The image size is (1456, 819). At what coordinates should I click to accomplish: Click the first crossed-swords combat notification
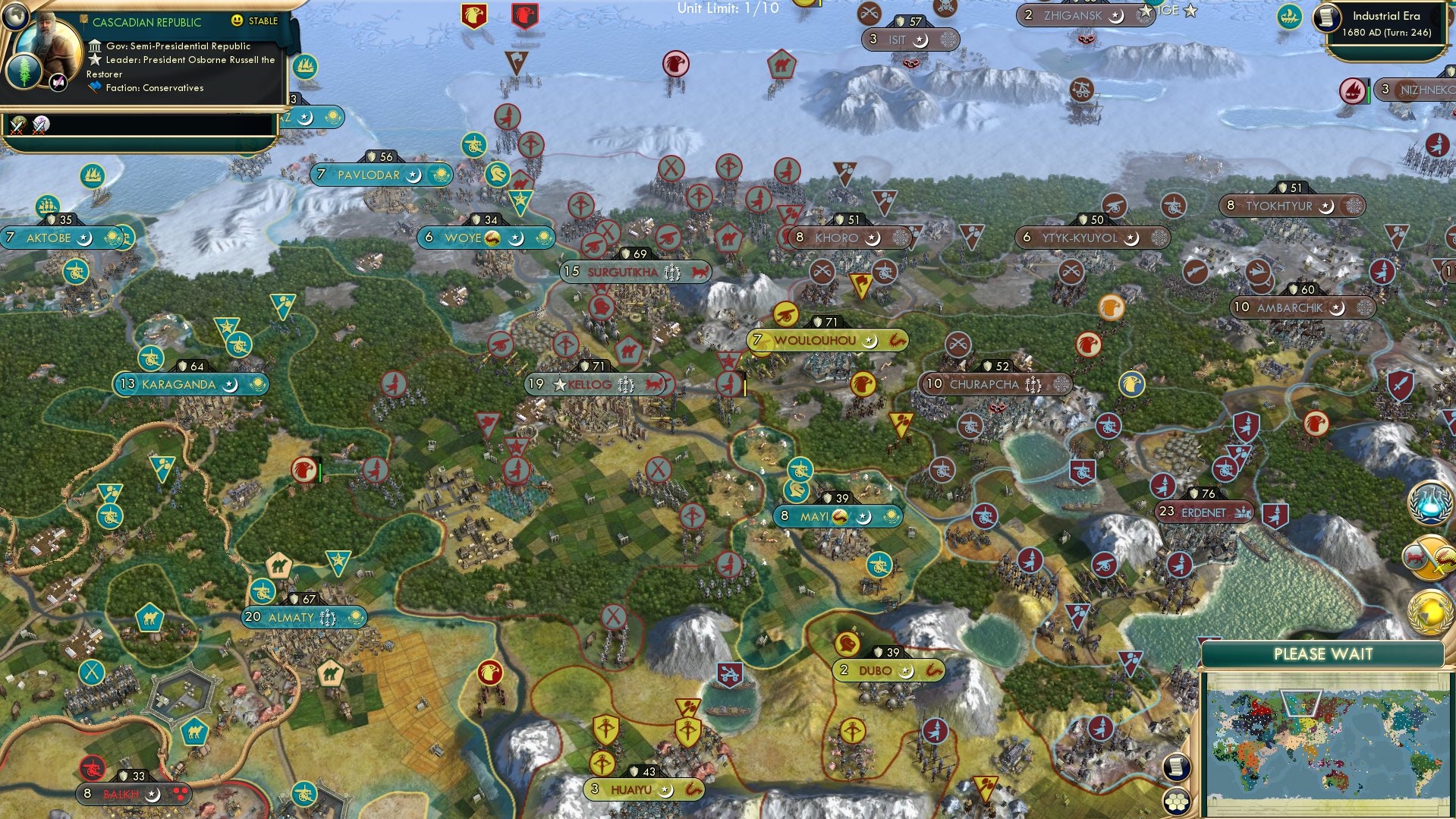(x=20, y=126)
